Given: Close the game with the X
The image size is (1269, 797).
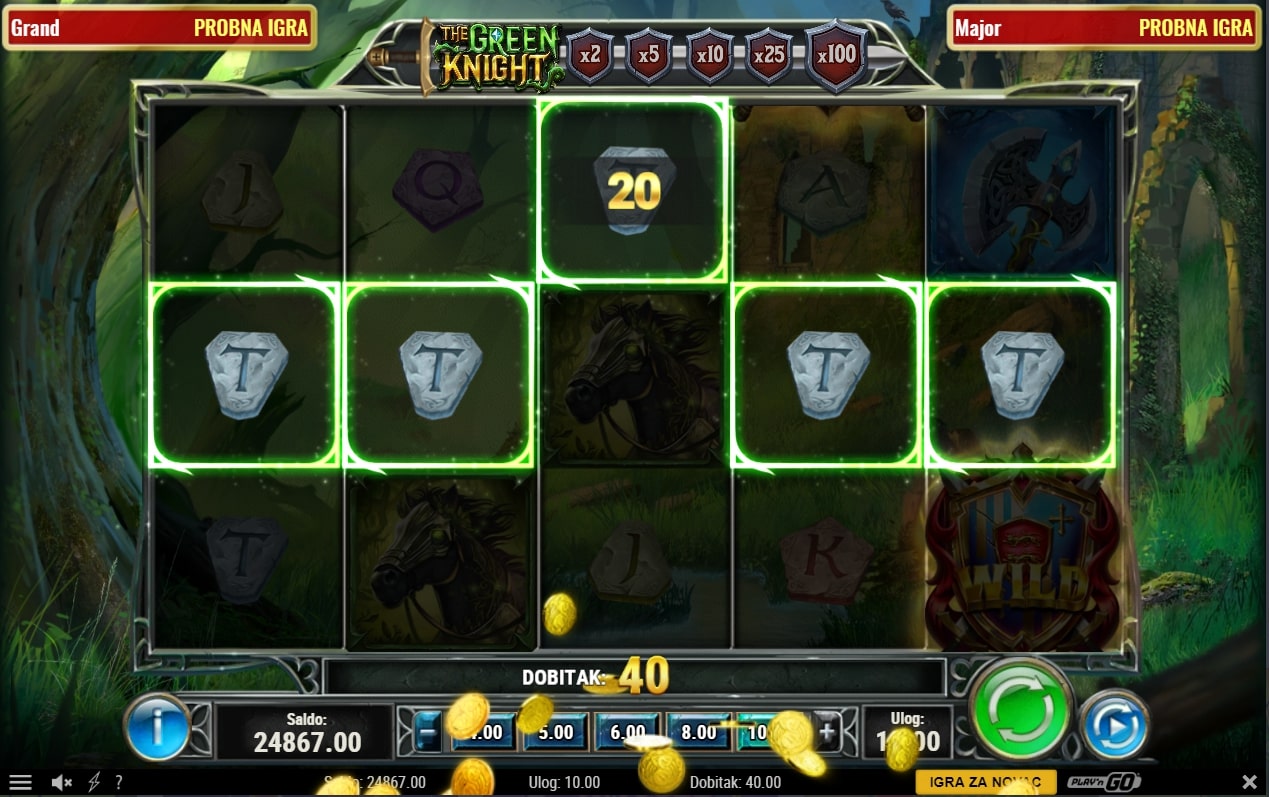Looking at the screenshot, I should click(x=1249, y=782).
